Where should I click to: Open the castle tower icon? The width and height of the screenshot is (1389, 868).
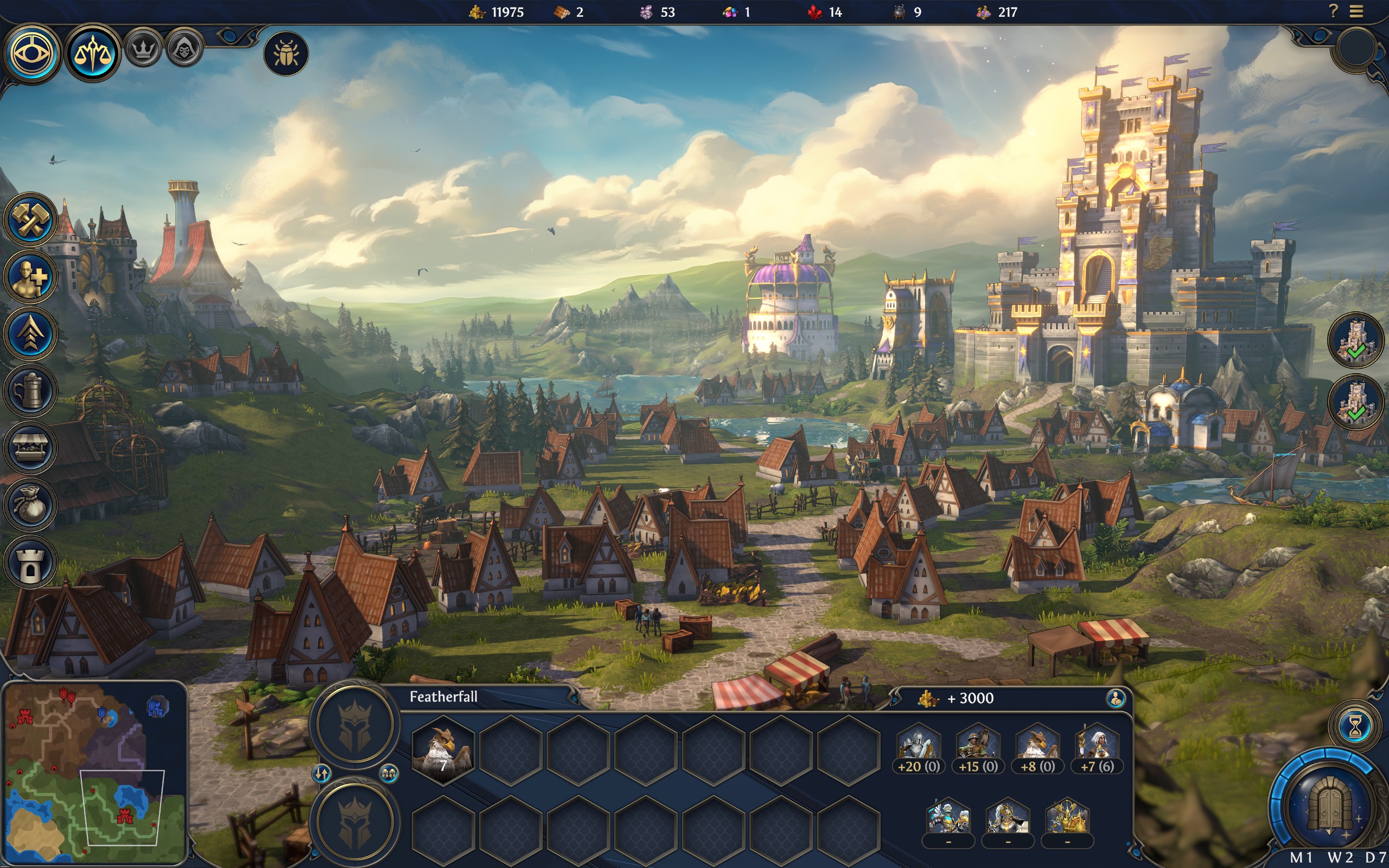(x=30, y=563)
